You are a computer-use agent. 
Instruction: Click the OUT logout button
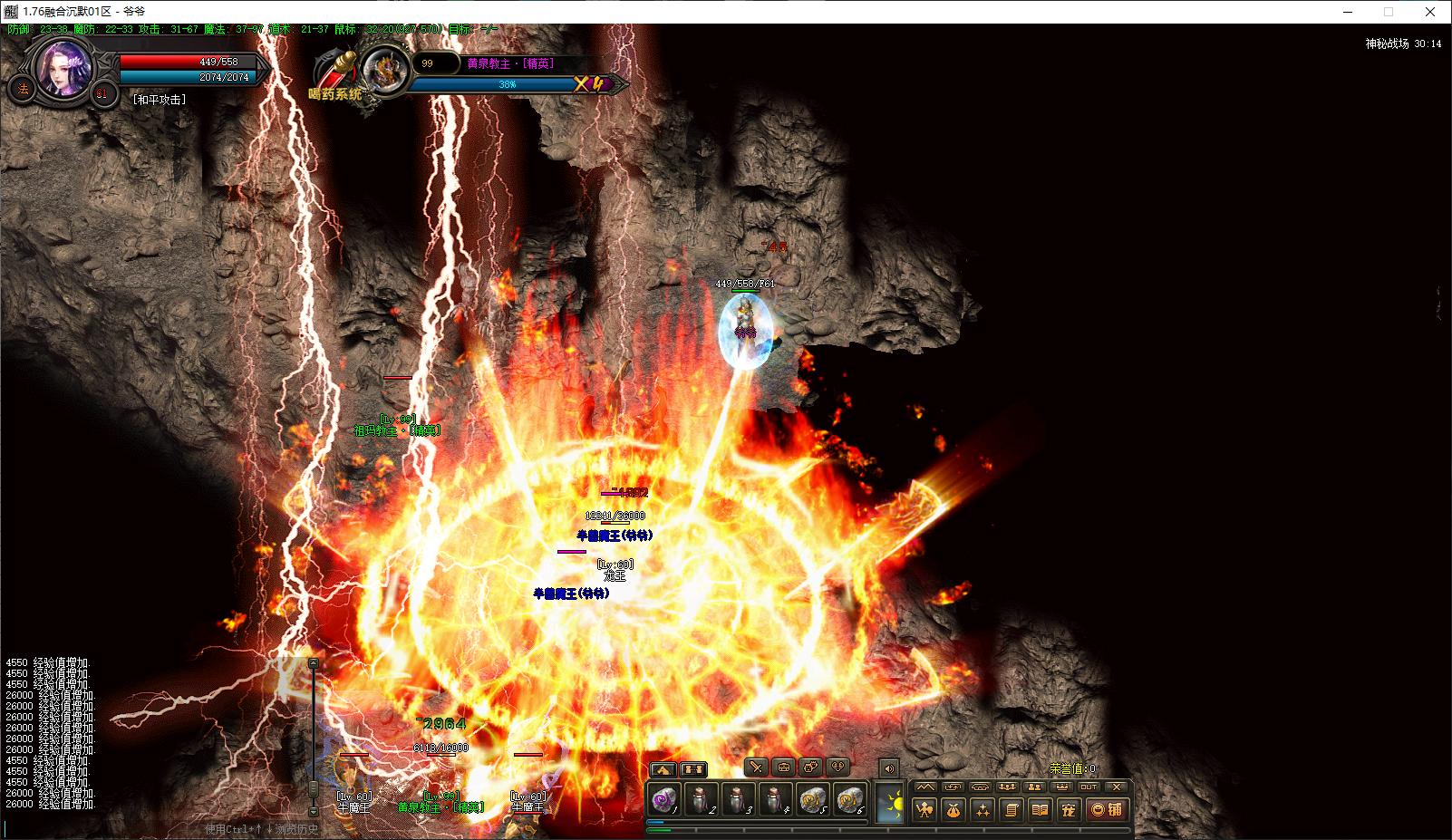point(1089,787)
